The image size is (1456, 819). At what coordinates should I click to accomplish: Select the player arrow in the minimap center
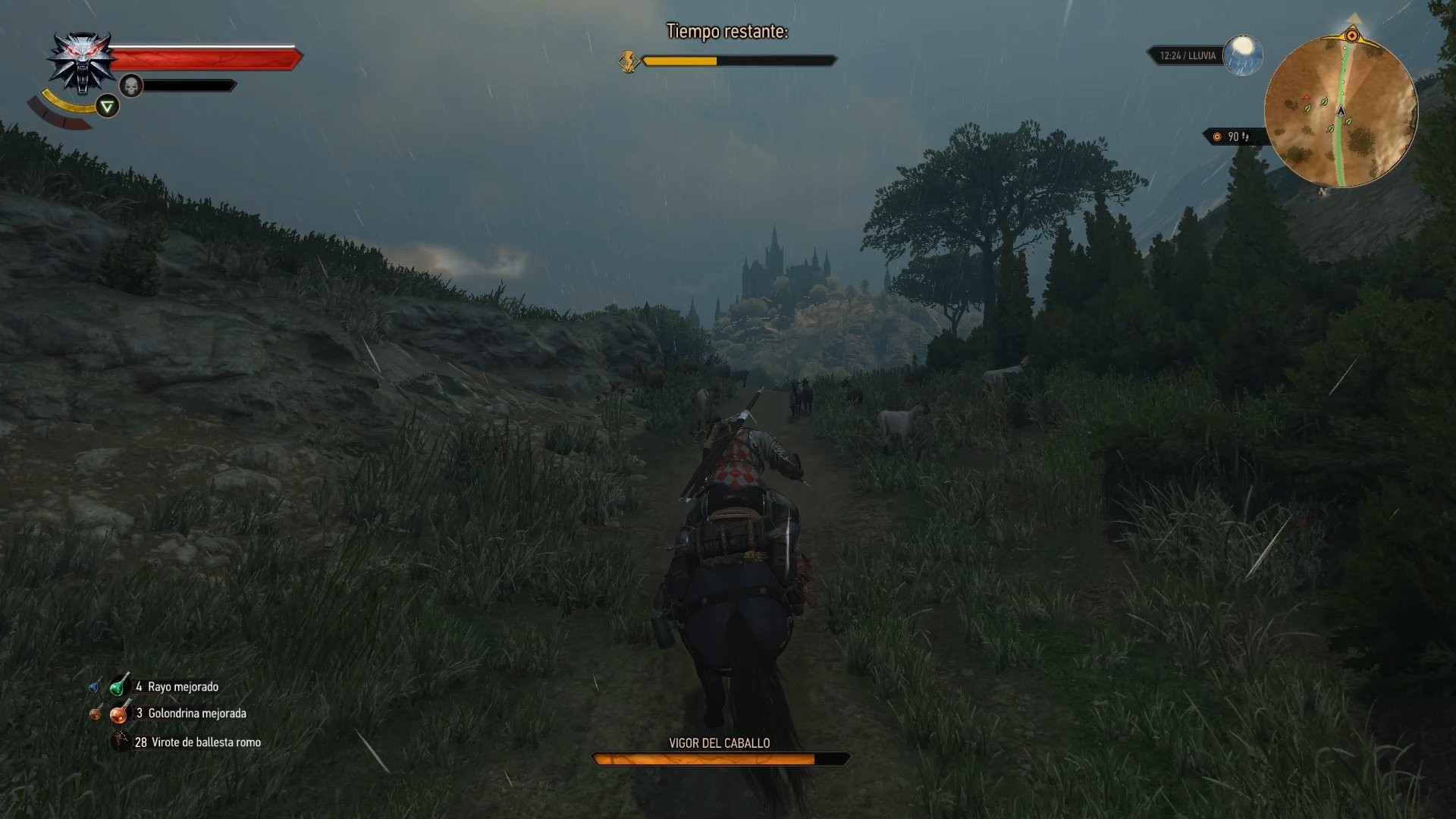(1341, 112)
